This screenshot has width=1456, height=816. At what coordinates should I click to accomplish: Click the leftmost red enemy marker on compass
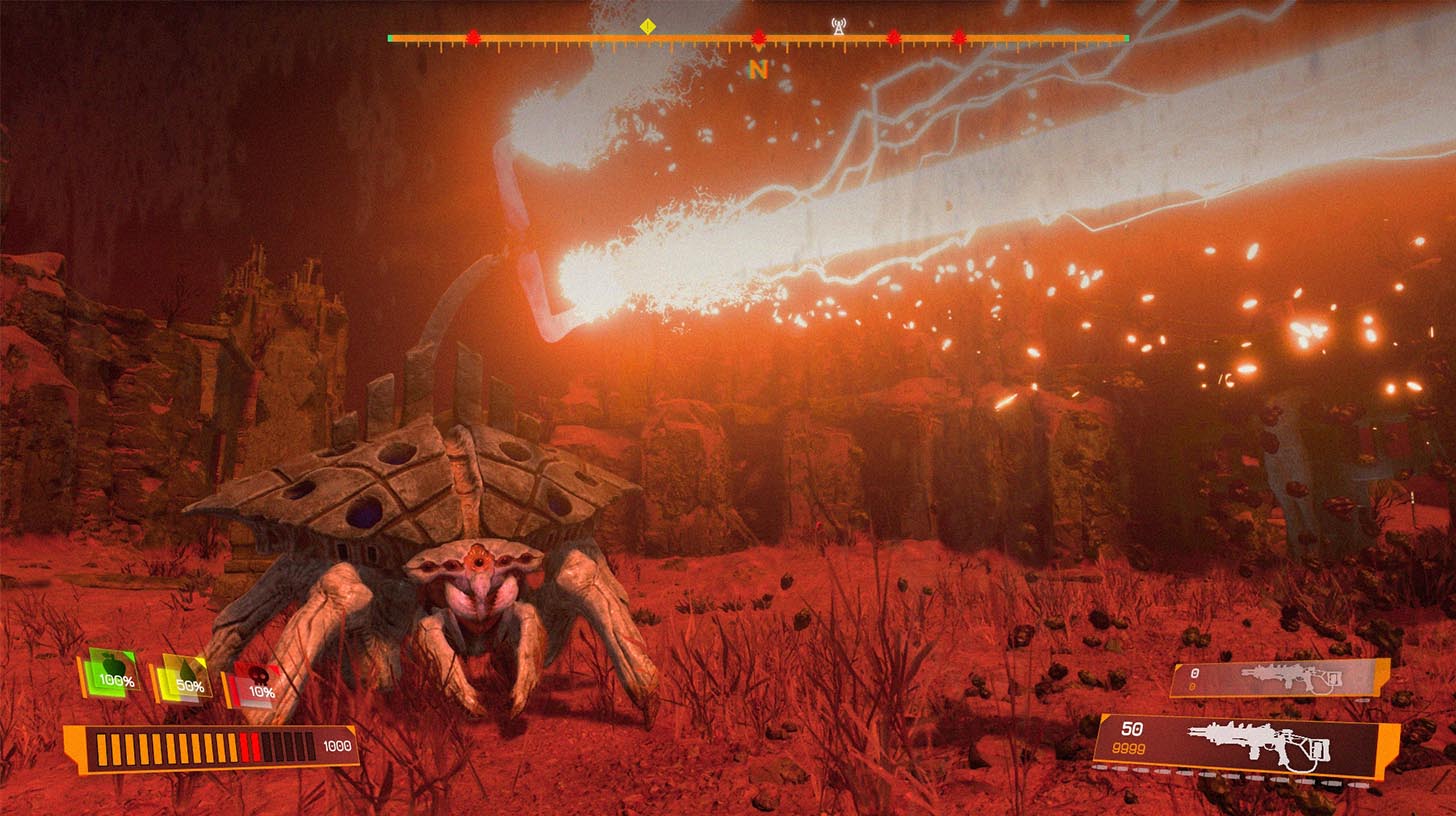(x=473, y=38)
